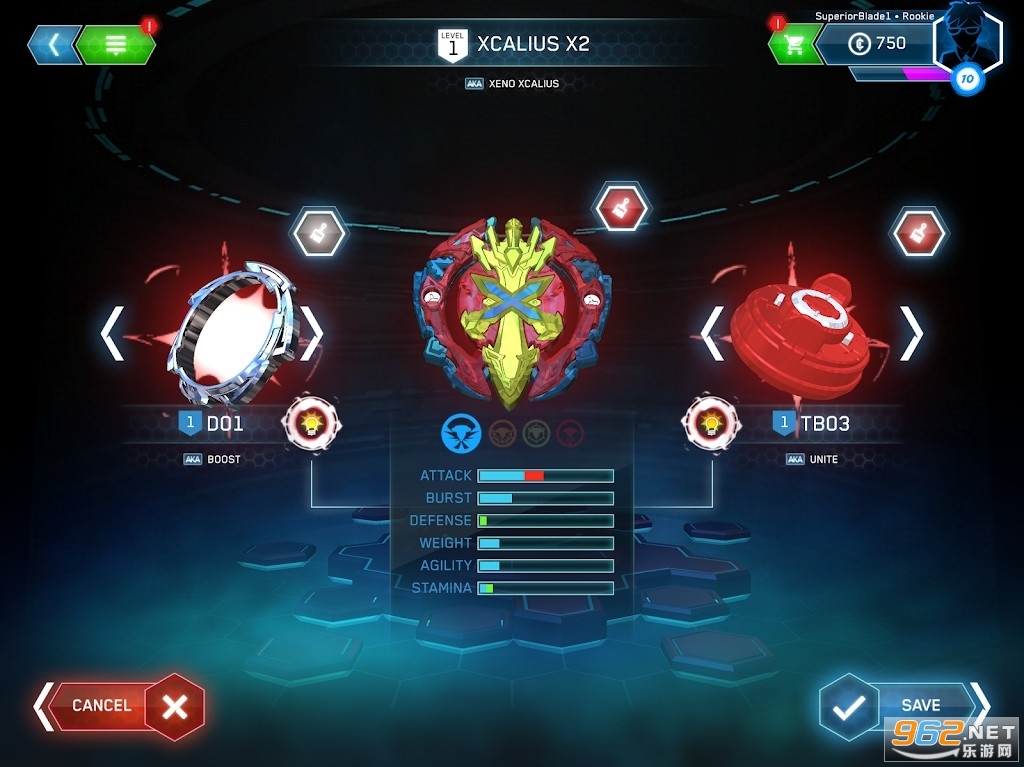Viewport: 1024px width, 767px height.
Task: Open paint option above the driver
Action: pos(918,233)
